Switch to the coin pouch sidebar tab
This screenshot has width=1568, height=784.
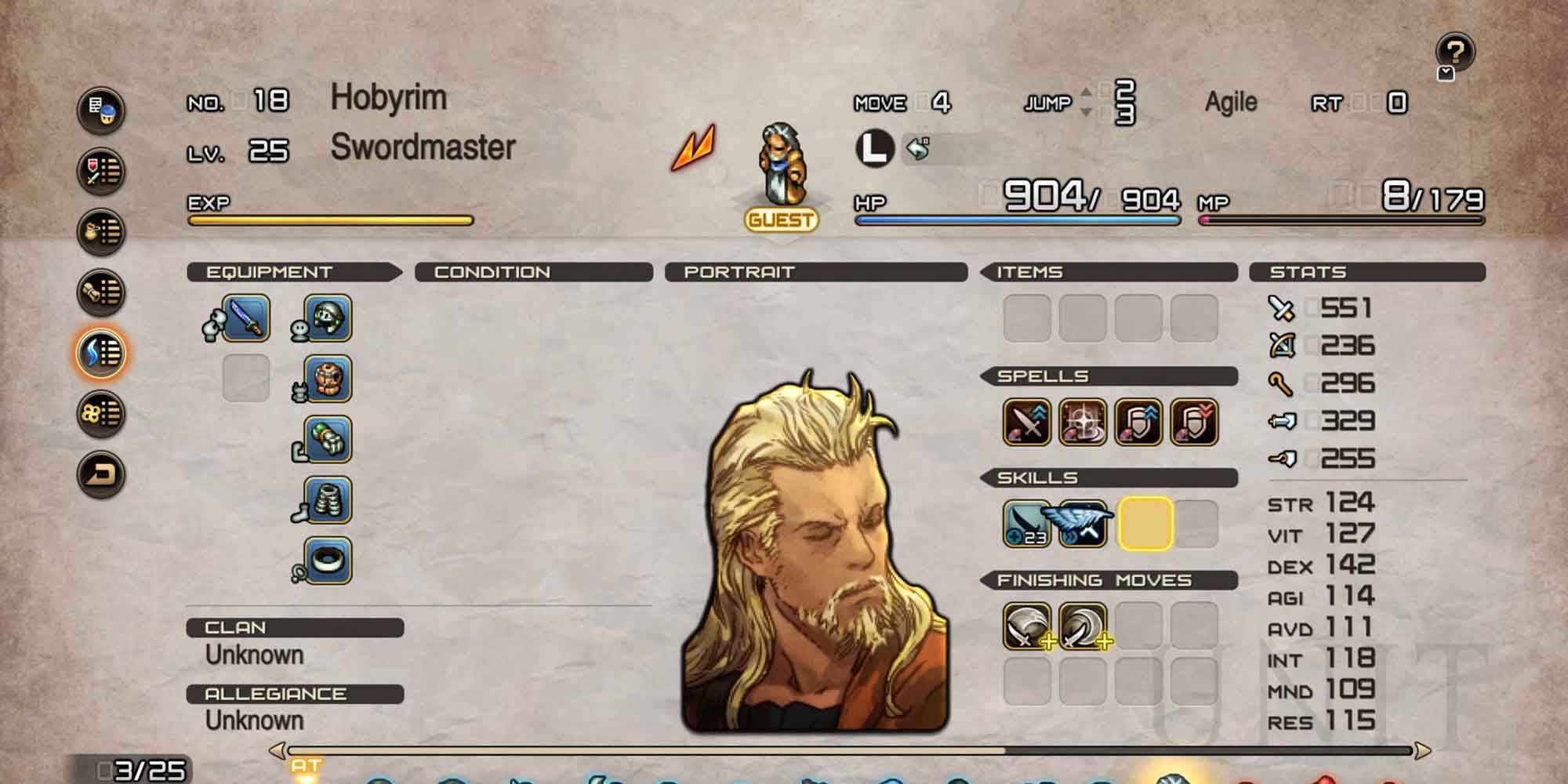click(100, 227)
